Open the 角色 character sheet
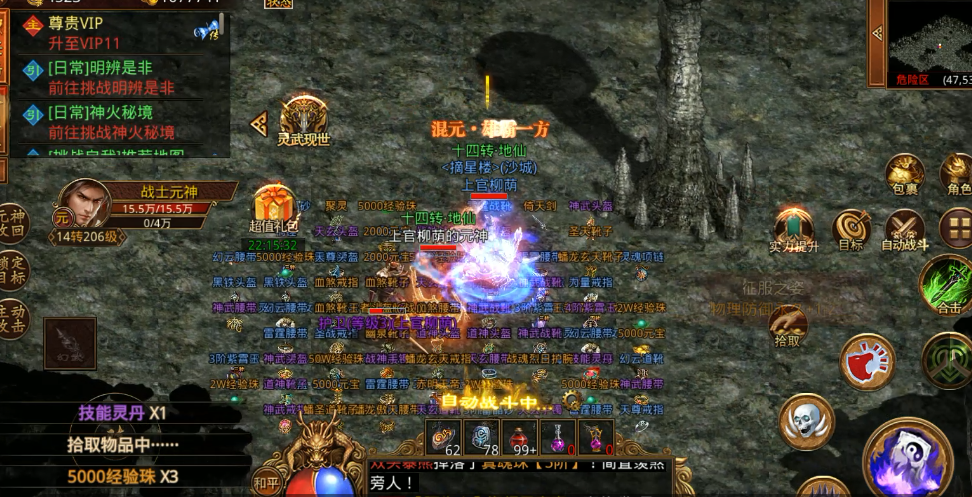 point(958,172)
